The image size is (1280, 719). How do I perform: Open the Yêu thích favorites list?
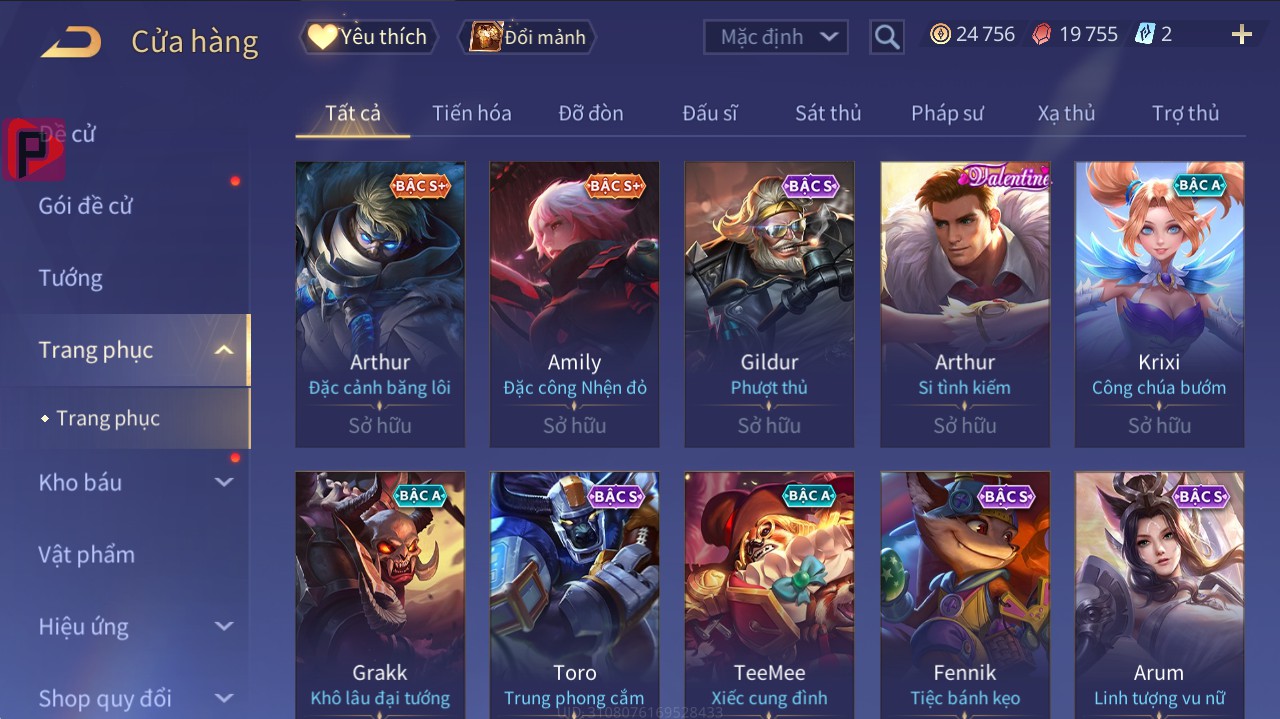click(x=367, y=37)
